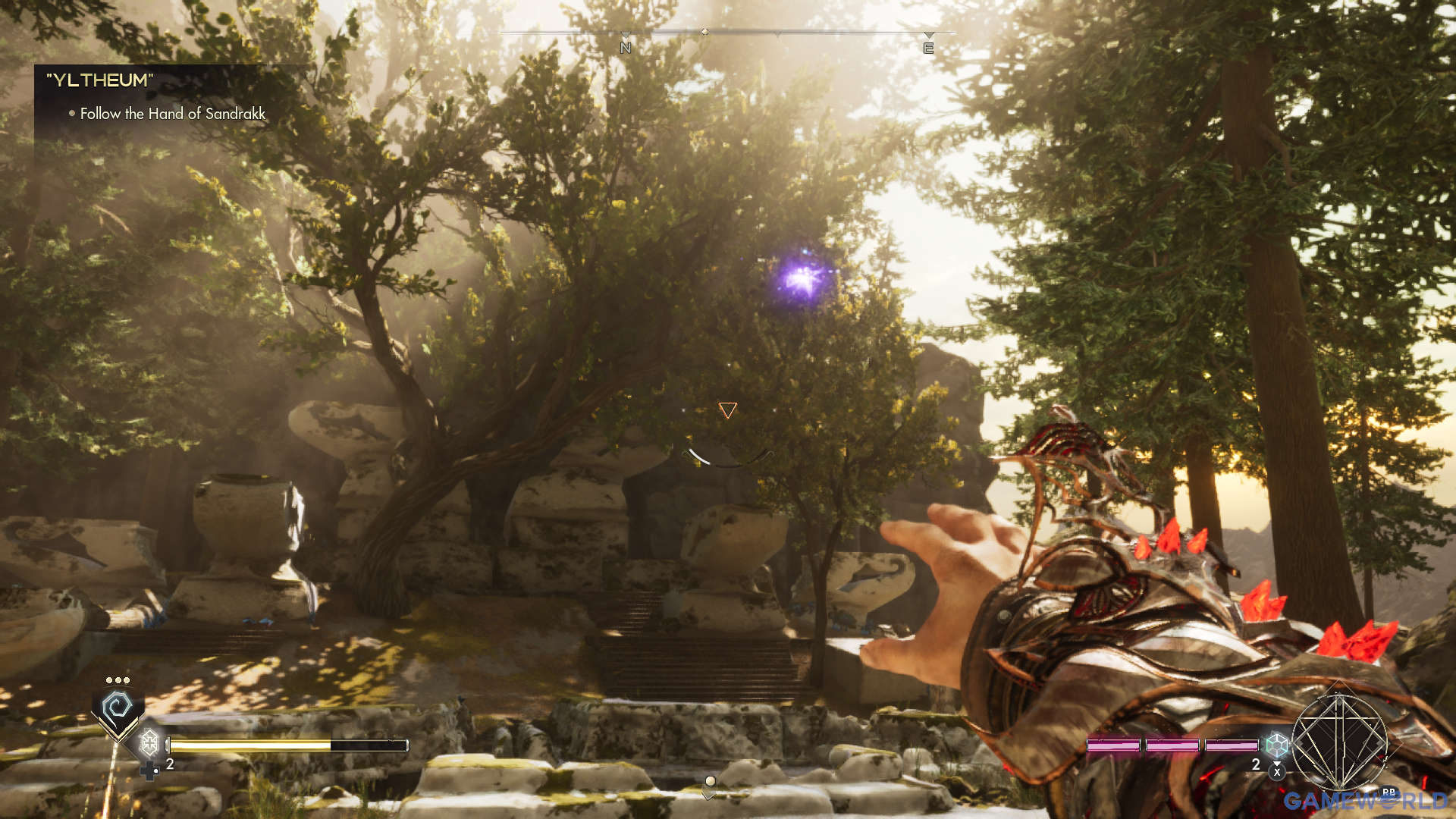Activate the circular sigil spell emblem
Screen dimensions: 1456x819
[1339, 742]
